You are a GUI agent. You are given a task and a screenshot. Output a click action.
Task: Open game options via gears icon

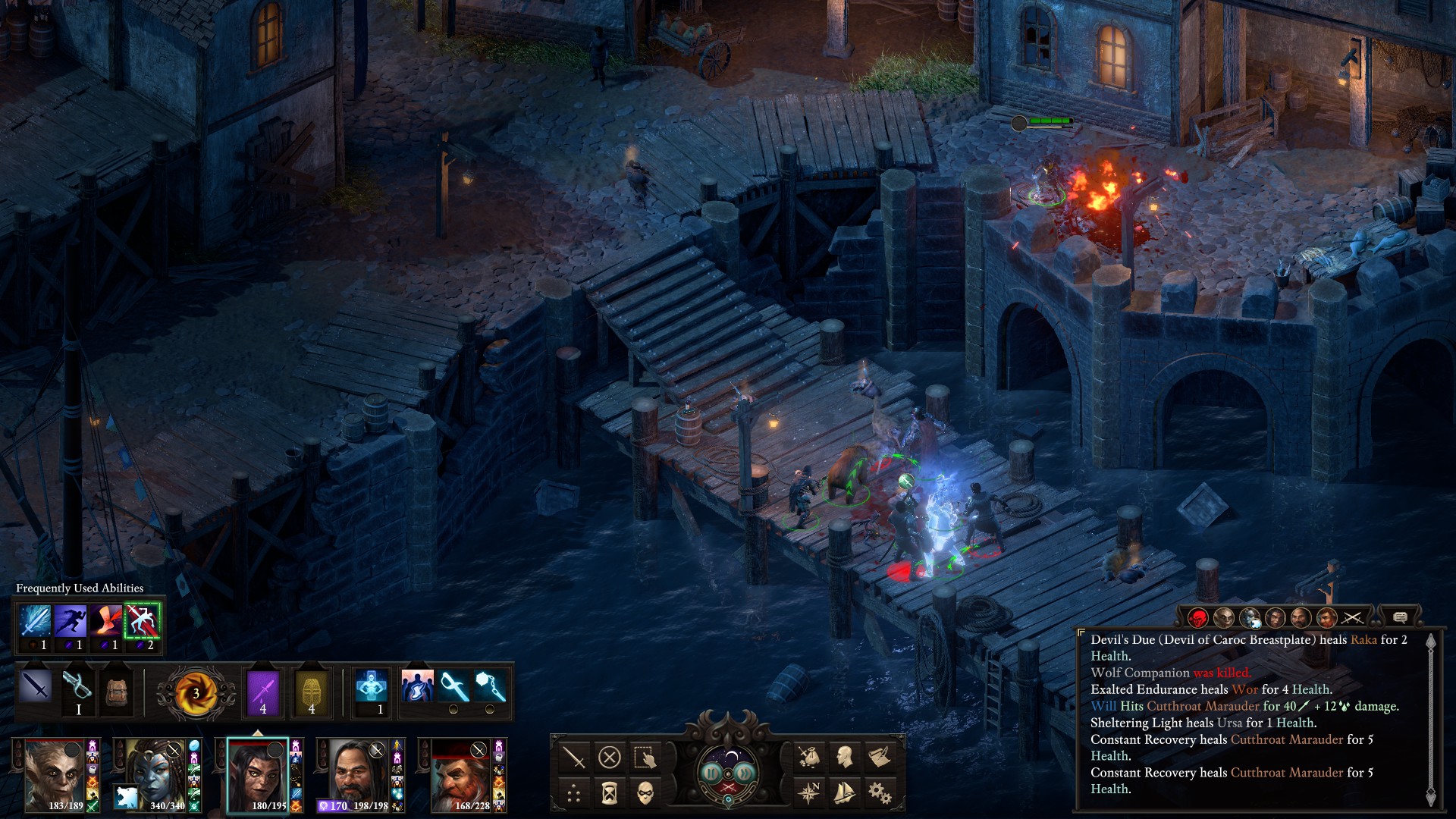880,793
